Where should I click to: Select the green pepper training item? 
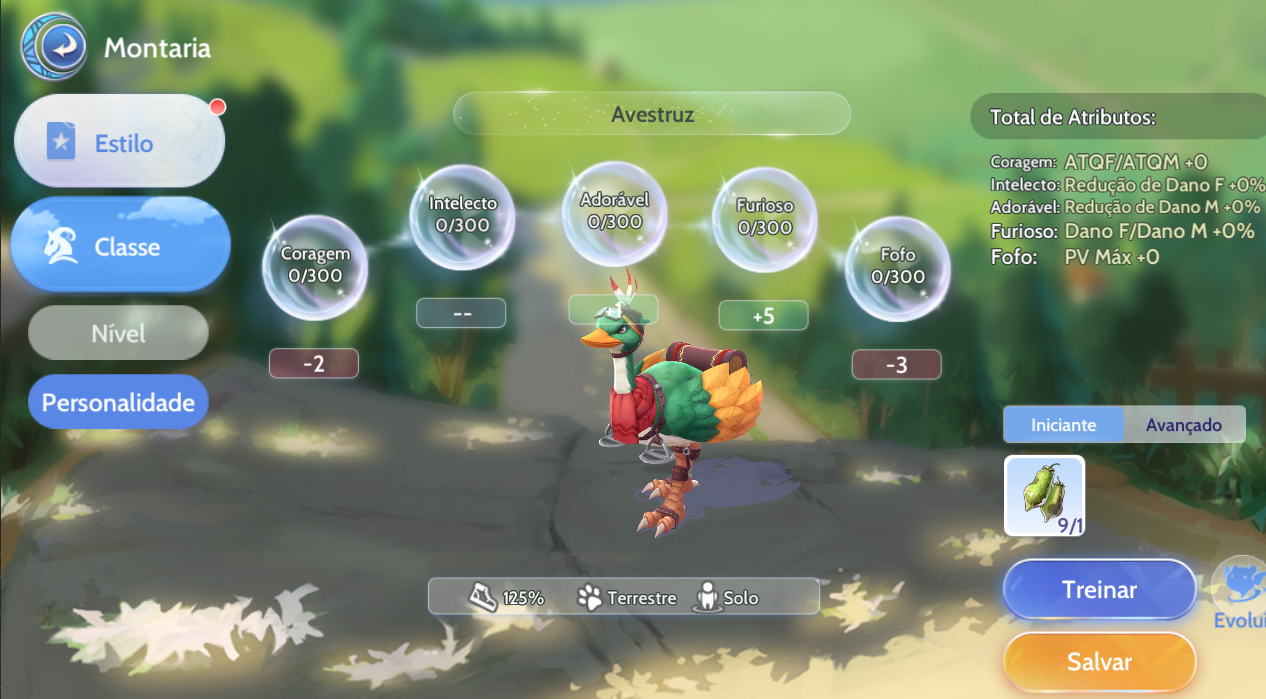pyautogui.click(x=1044, y=496)
